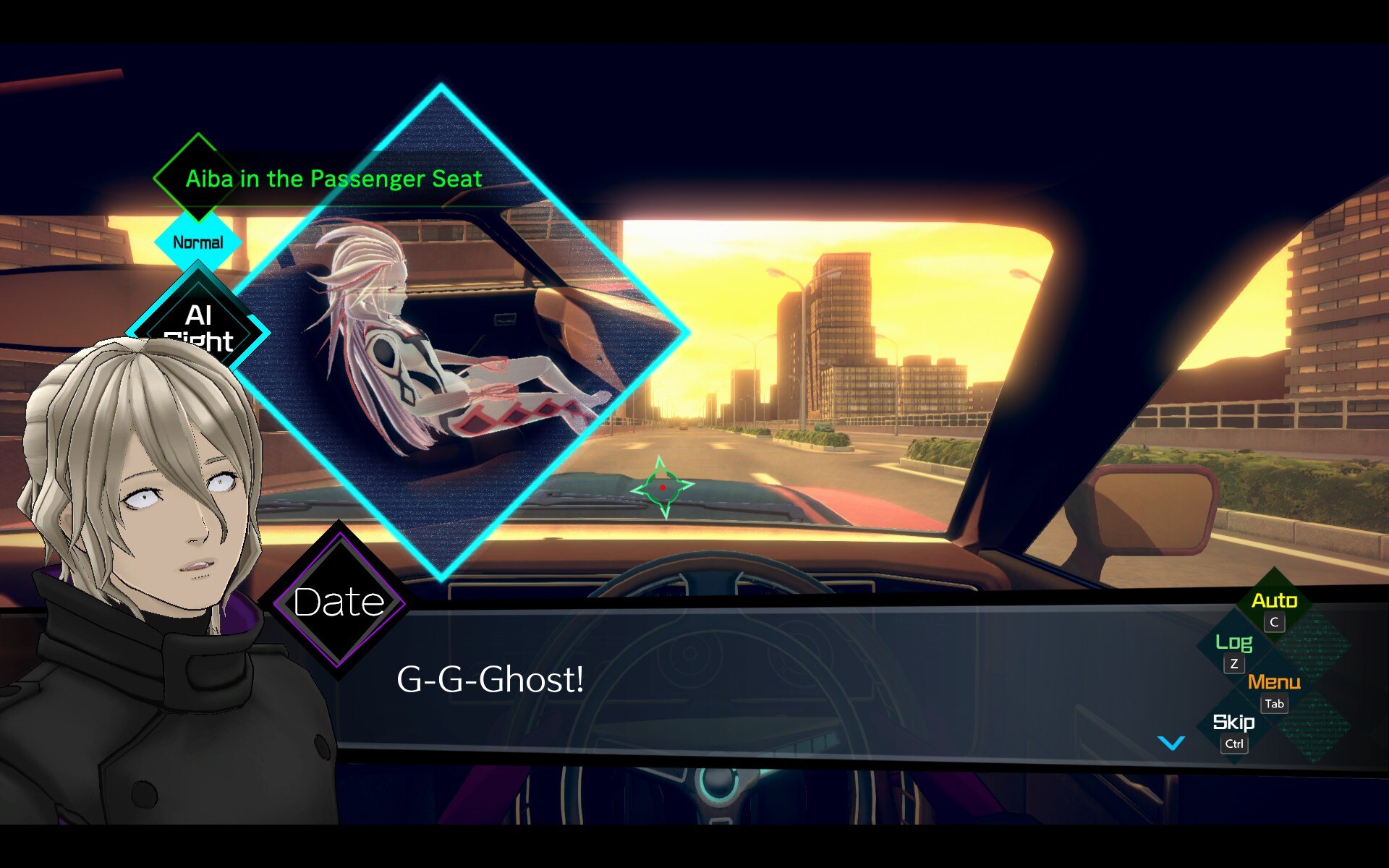1389x868 pixels.
Task: Click the blue chevron to advance dialogue
Action: click(x=1170, y=741)
